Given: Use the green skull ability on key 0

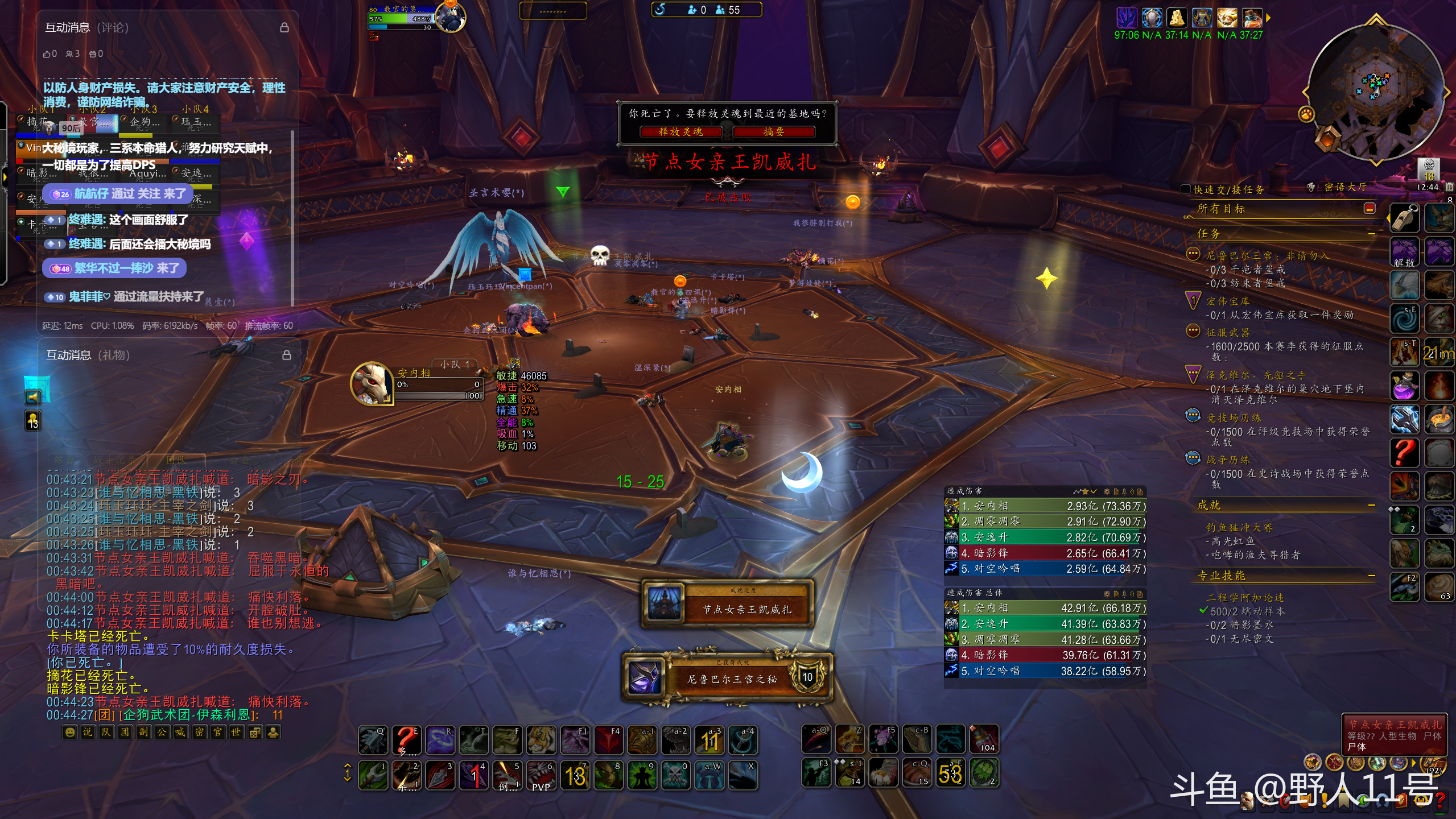Looking at the screenshot, I should pyautogui.click(x=675, y=775).
